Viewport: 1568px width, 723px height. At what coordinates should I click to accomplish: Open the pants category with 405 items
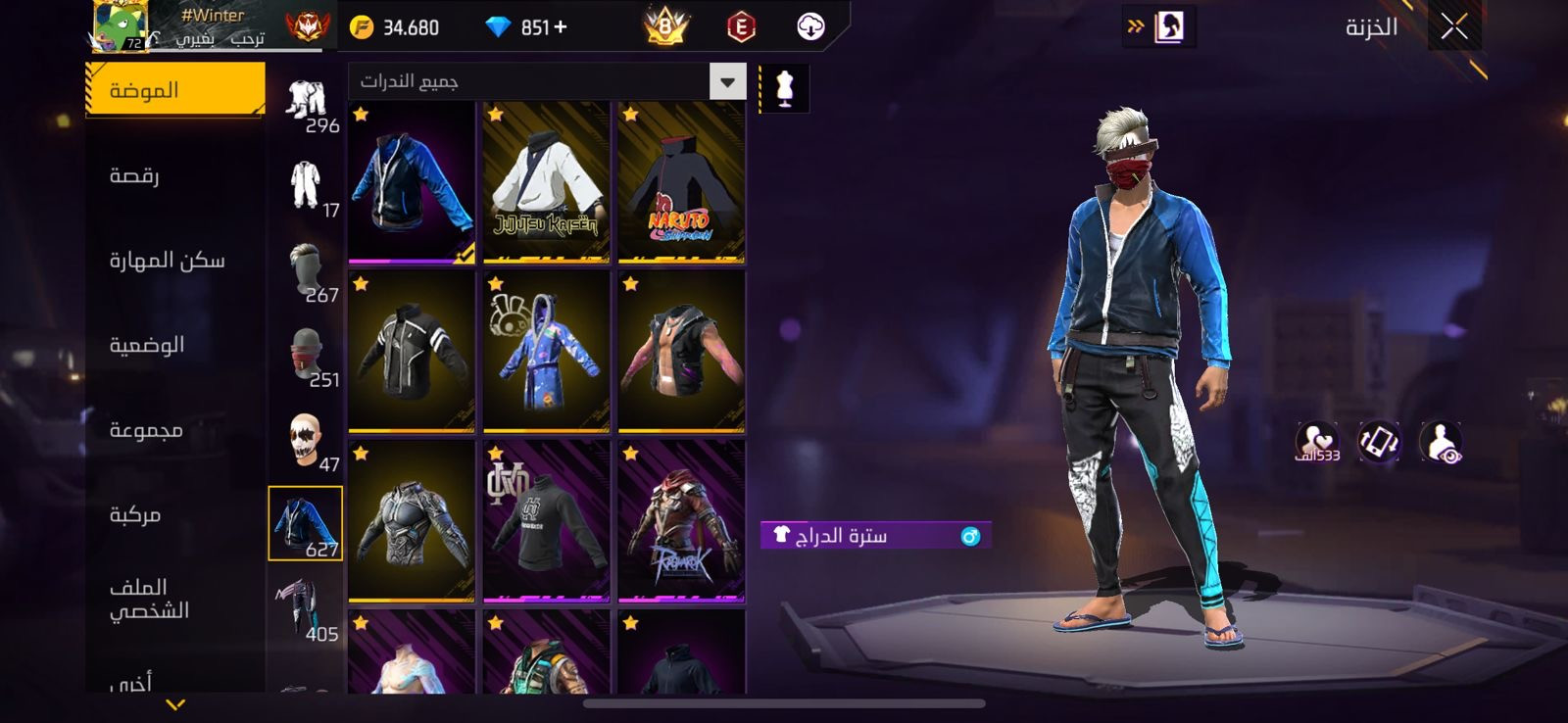pos(307,608)
